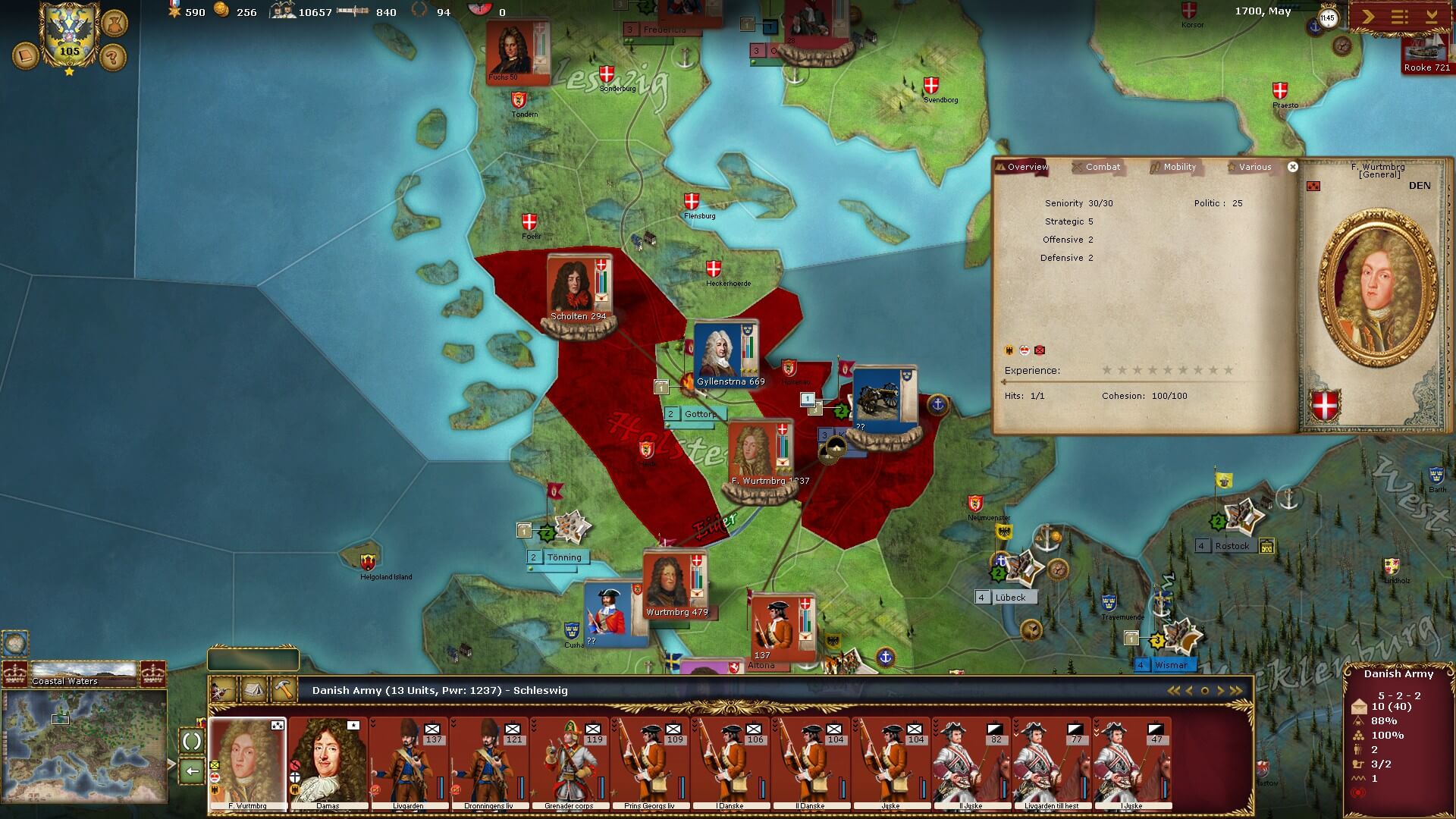The height and width of the screenshot is (819, 1456).
Task: Choose the Grenader corps unit card
Action: pyautogui.click(x=569, y=763)
